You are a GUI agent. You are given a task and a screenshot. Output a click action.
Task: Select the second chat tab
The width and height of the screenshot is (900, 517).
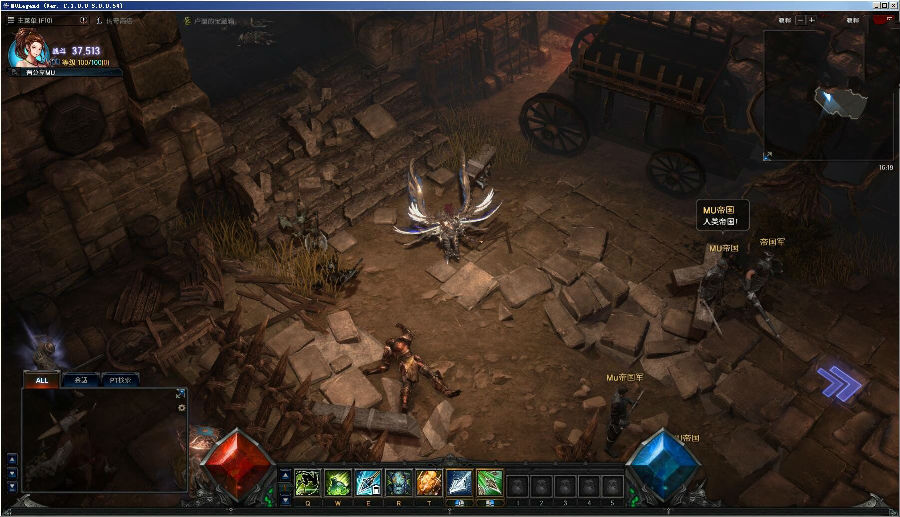[80, 380]
